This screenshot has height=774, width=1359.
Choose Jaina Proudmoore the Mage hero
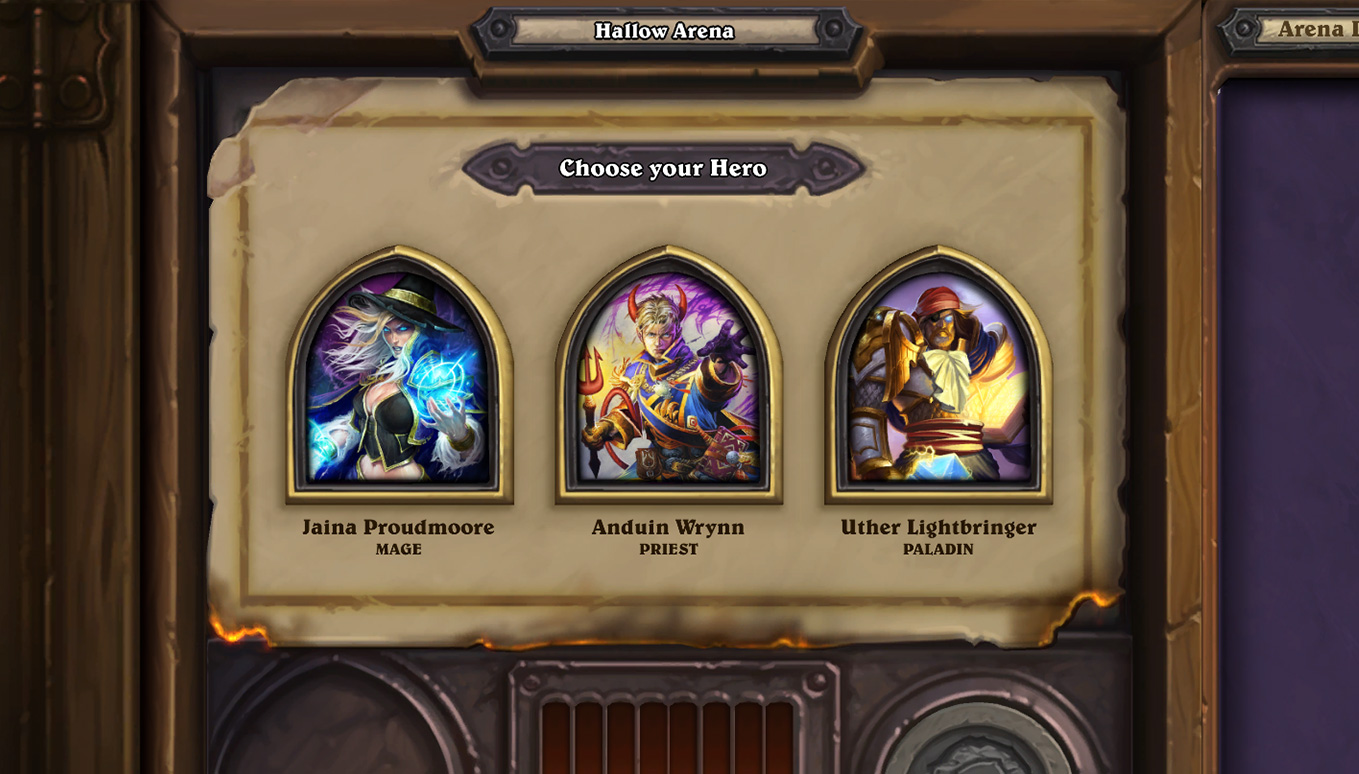(x=399, y=377)
